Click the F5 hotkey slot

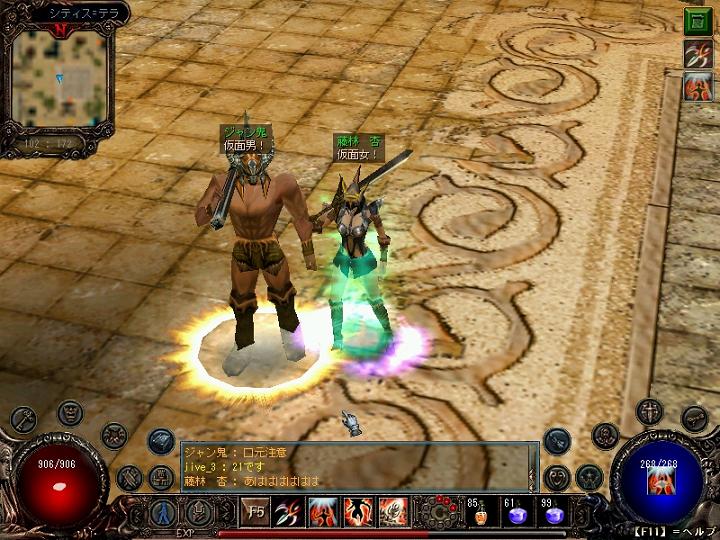[x=255, y=513]
